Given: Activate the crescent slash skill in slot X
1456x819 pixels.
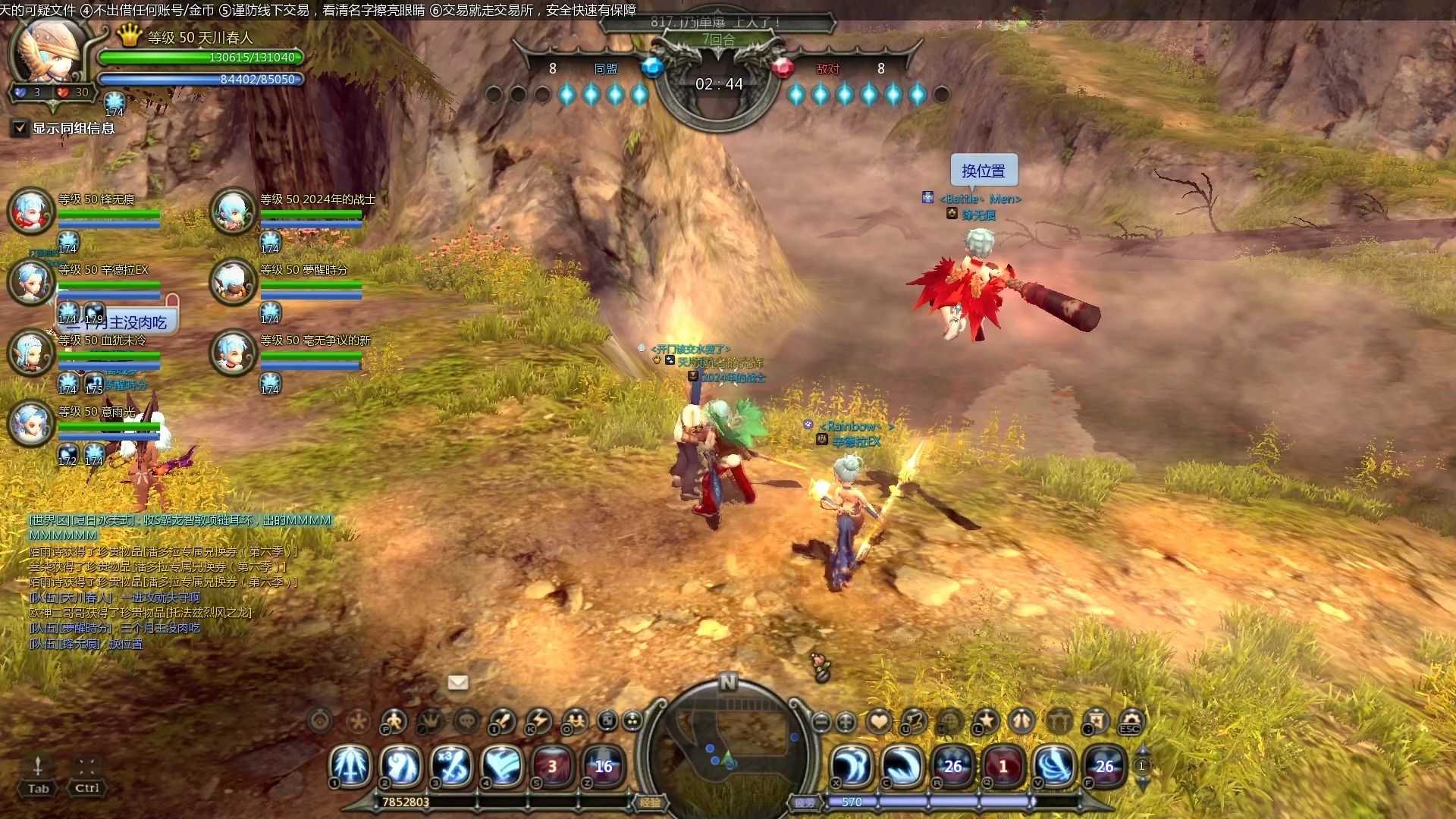Looking at the screenshot, I should pos(852,766).
